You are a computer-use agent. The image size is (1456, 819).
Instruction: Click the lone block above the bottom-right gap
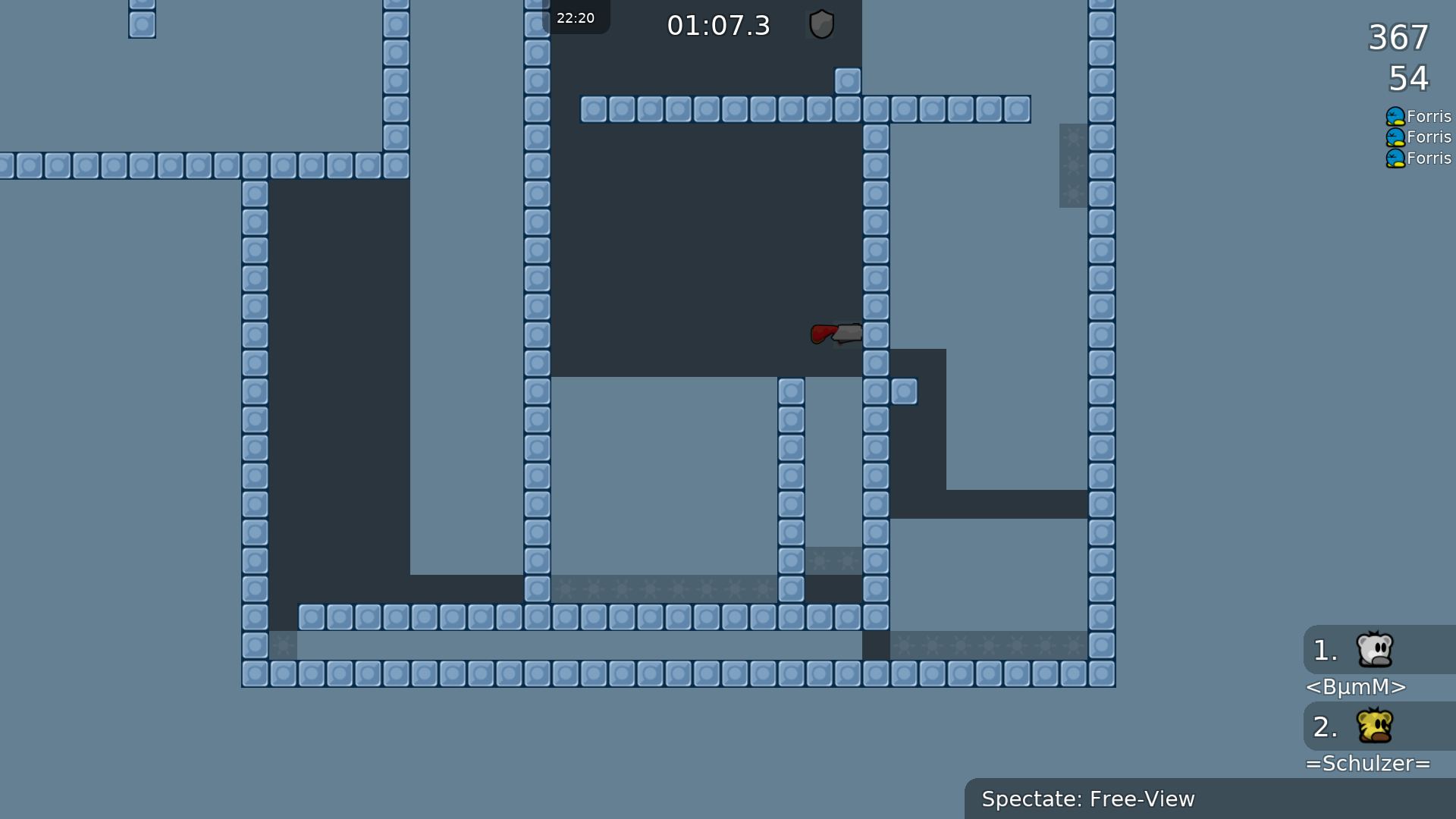click(905, 392)
